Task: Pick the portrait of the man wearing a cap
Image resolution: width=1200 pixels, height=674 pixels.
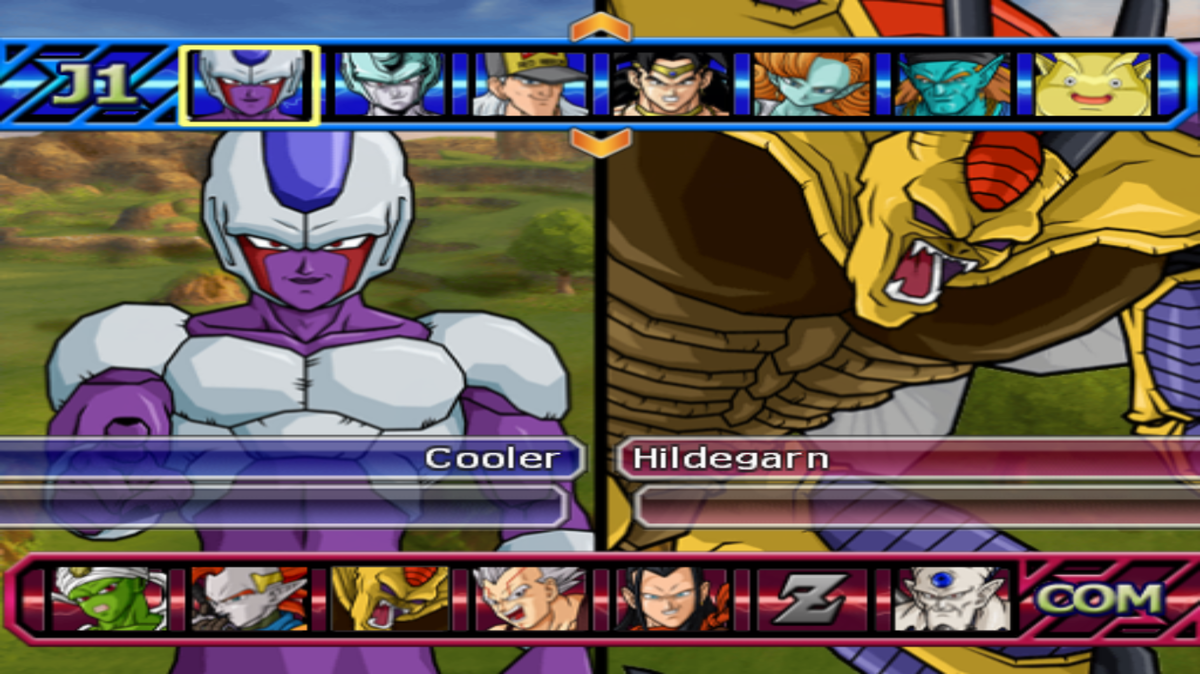Action: point(530,85)
